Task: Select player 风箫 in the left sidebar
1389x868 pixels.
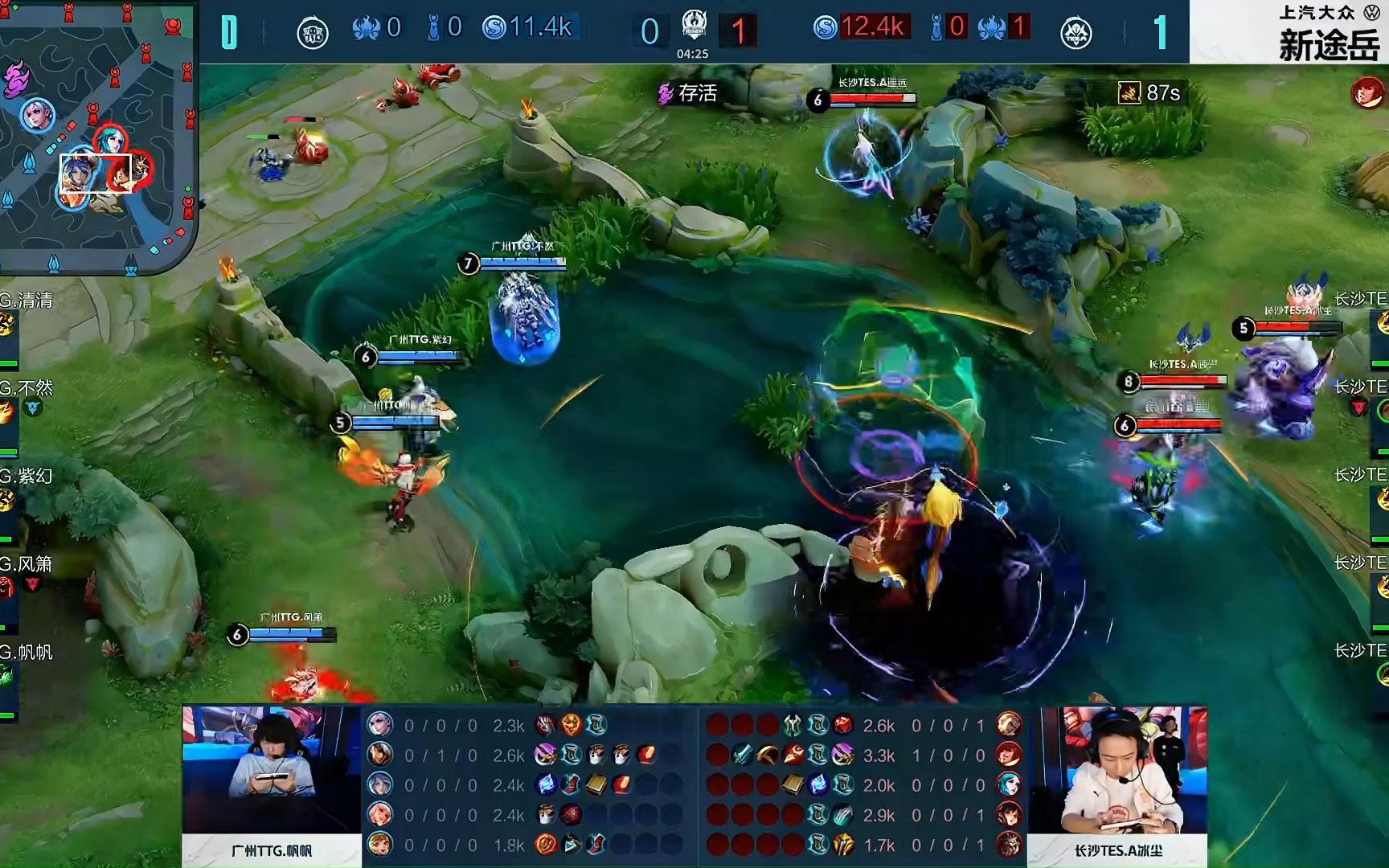Action: click(x=27, y=564)
